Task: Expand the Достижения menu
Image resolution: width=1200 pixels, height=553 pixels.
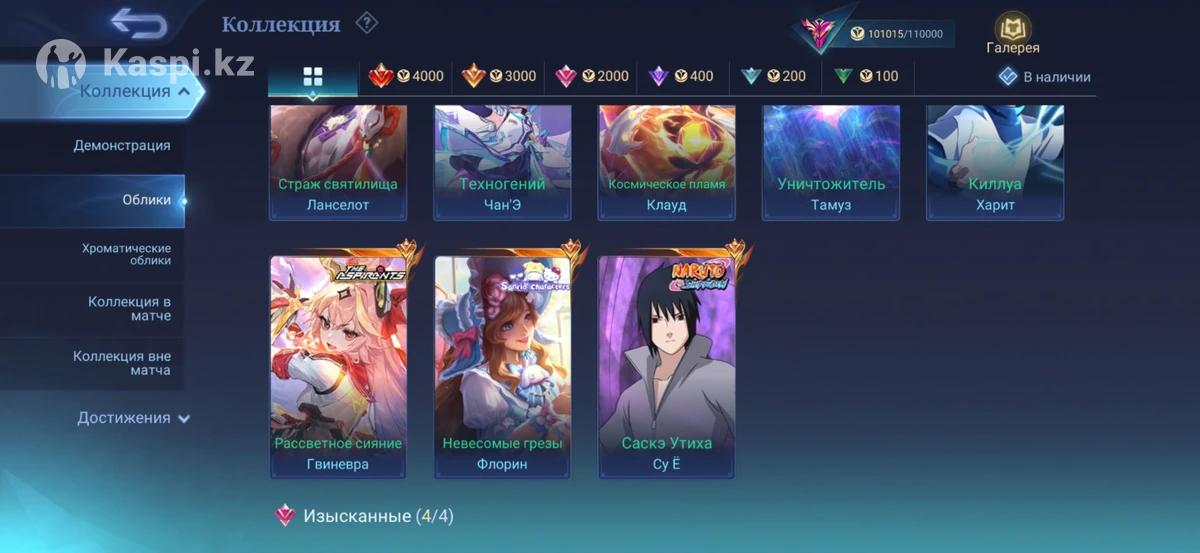Action: pos(133,418)
